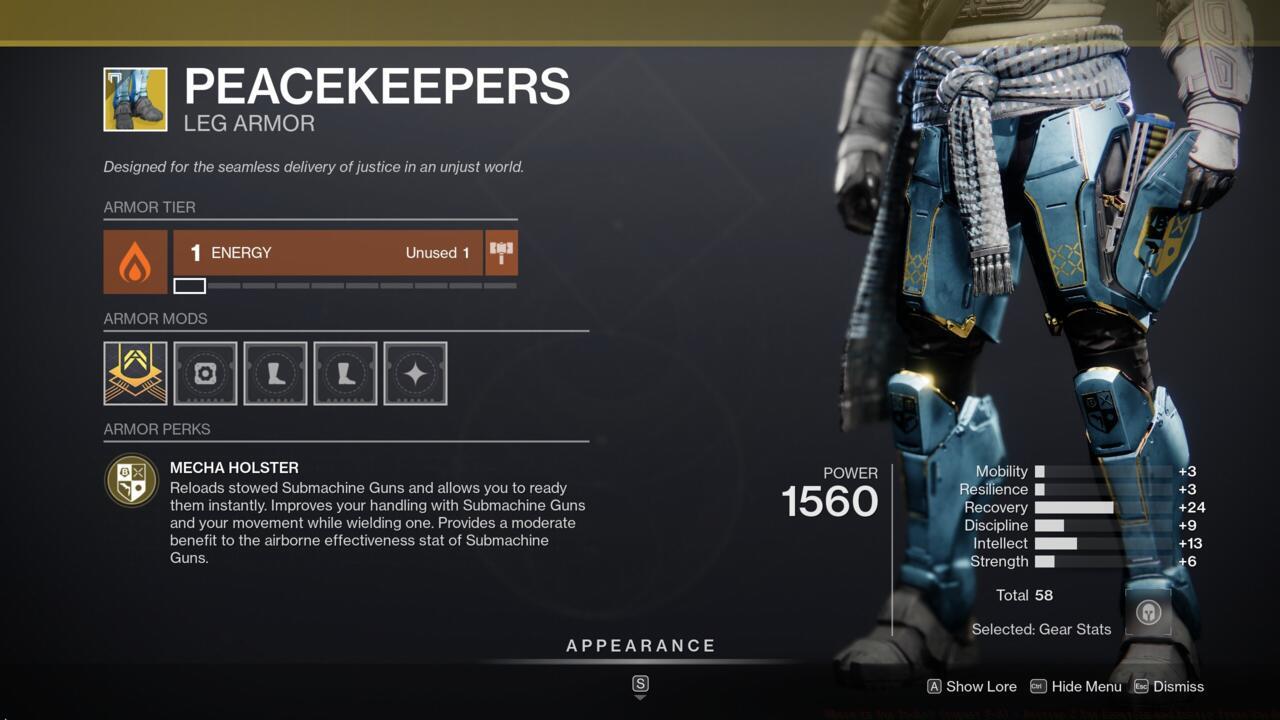
Task: Select the General armor mod slot
Action: pos(205,373)
